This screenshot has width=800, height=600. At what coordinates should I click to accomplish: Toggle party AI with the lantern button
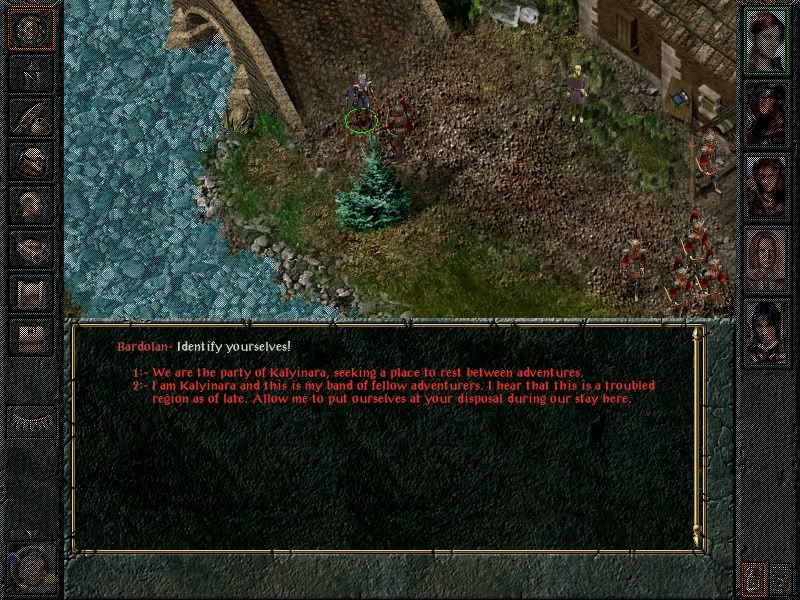pos(752,578)
